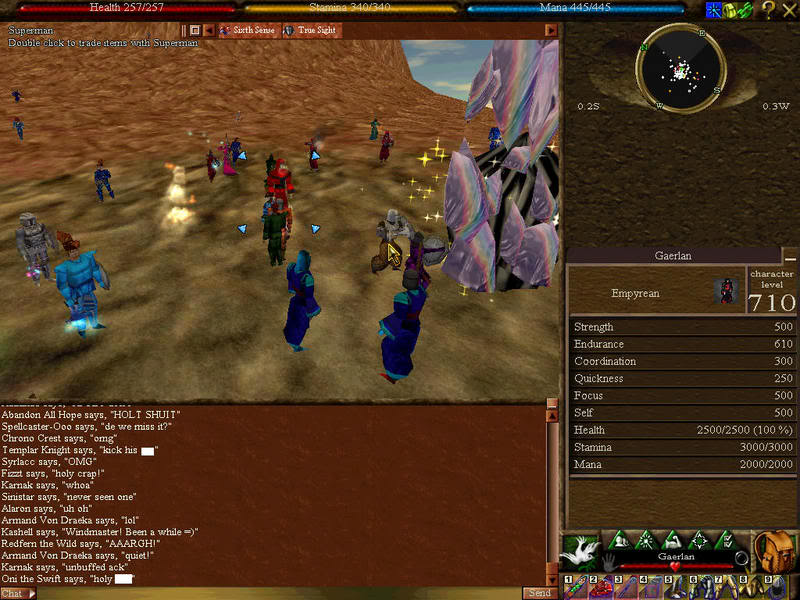Select the True Sight tab

(318, 31)
